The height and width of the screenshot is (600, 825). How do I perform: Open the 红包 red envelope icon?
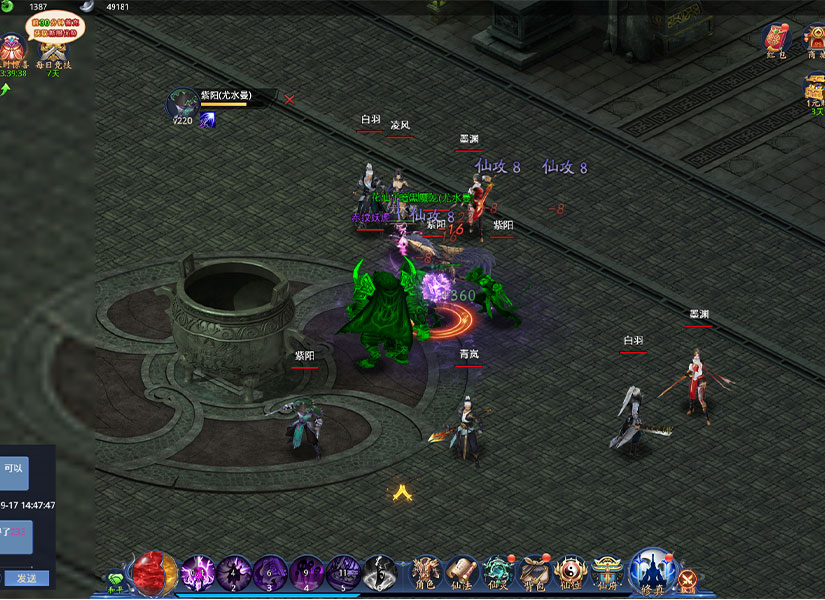coord(776,40)
